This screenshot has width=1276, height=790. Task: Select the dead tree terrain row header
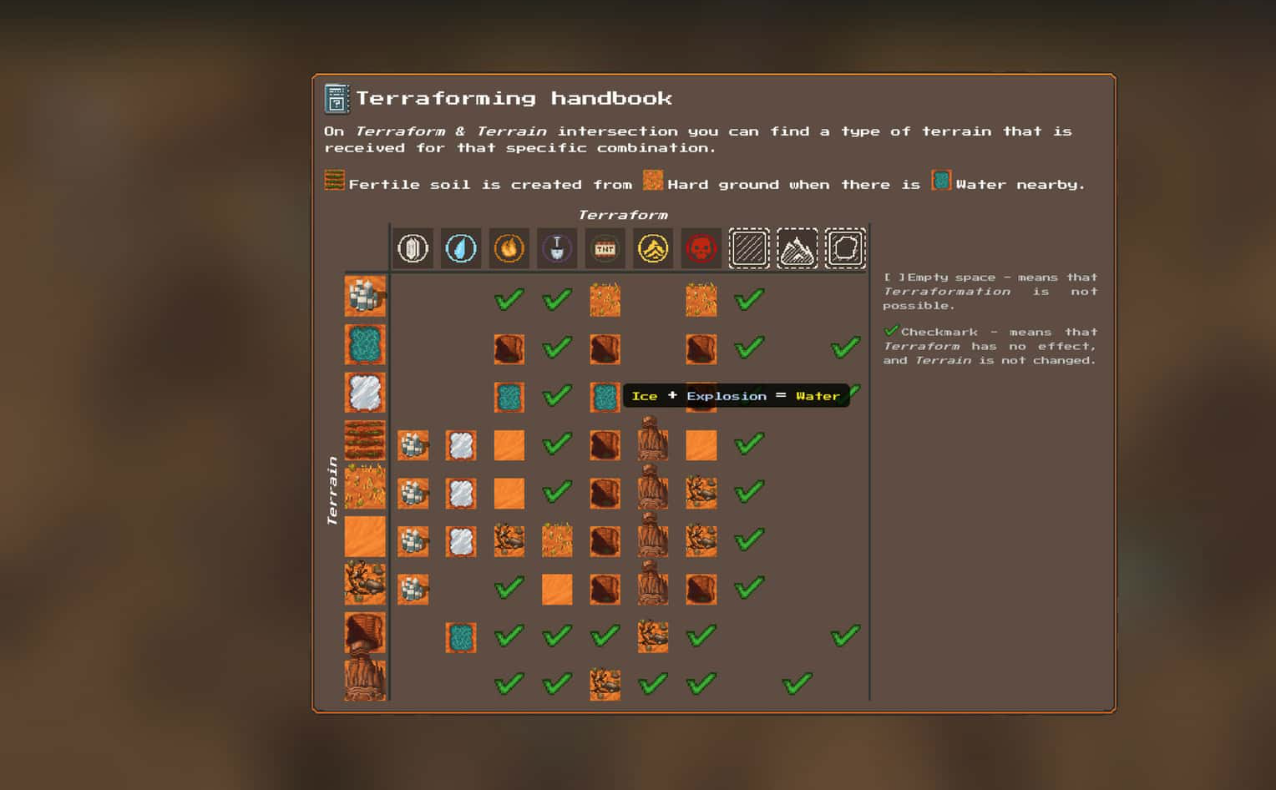coord(365,585)
